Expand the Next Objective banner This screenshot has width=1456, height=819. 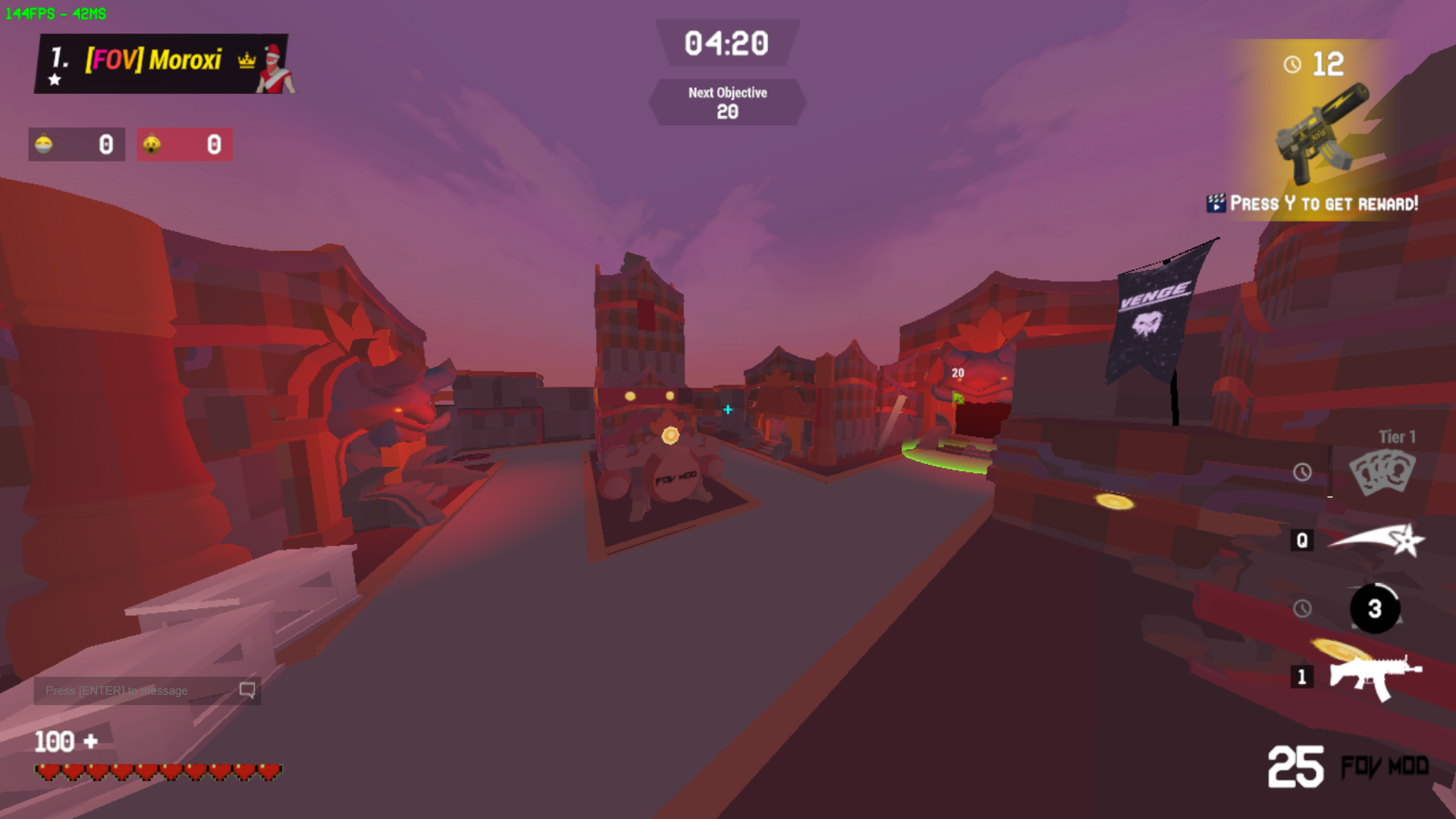727,101
